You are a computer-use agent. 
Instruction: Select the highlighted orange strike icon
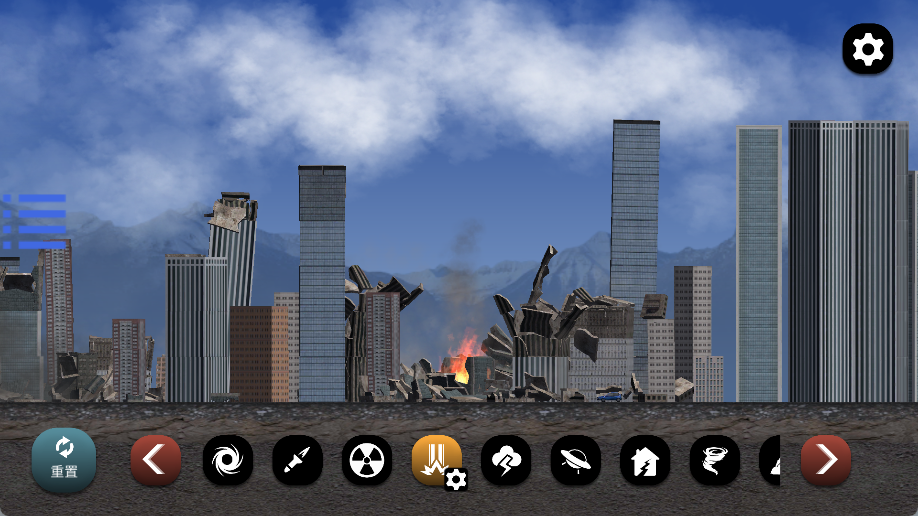coord(435,458)
